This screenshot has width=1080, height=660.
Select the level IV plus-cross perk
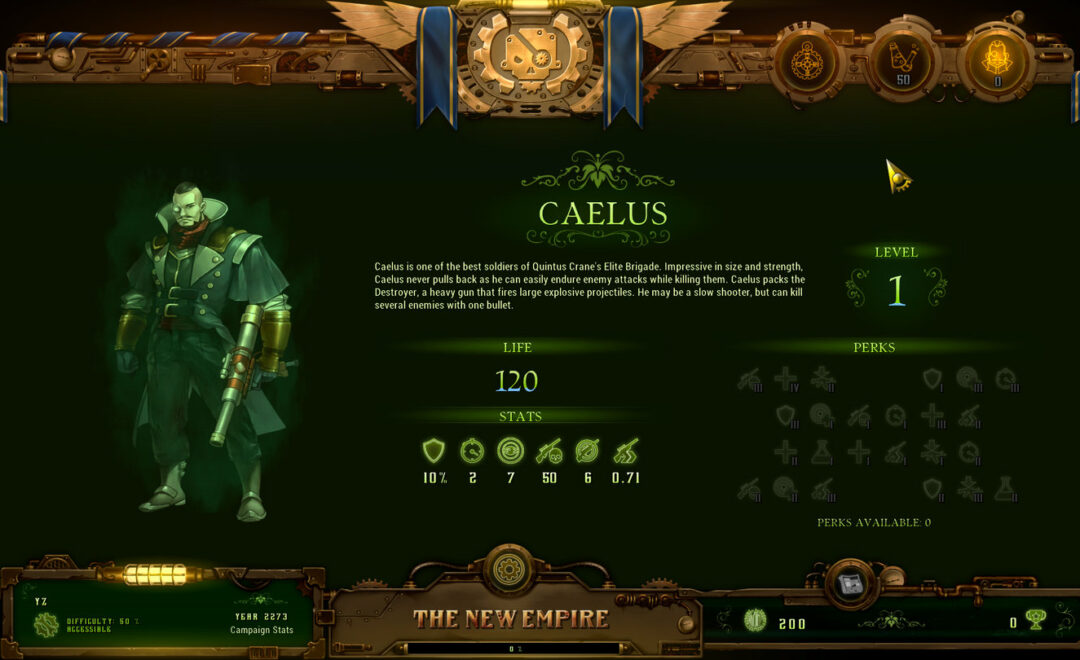[786, 378]
